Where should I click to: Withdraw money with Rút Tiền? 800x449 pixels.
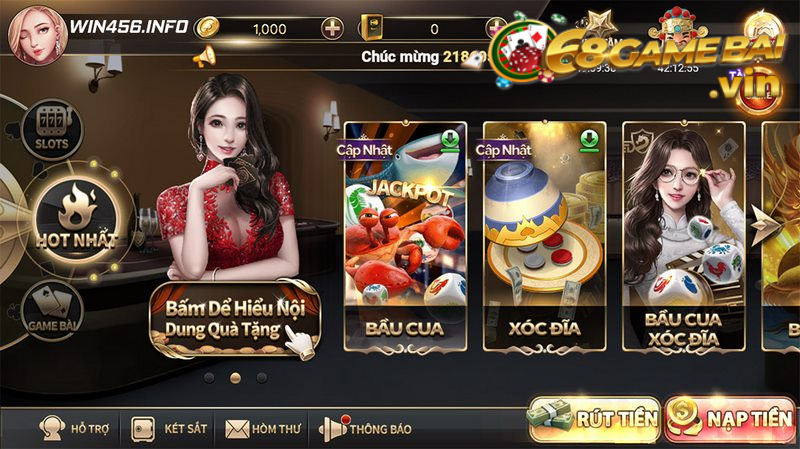tap(594, 419)
